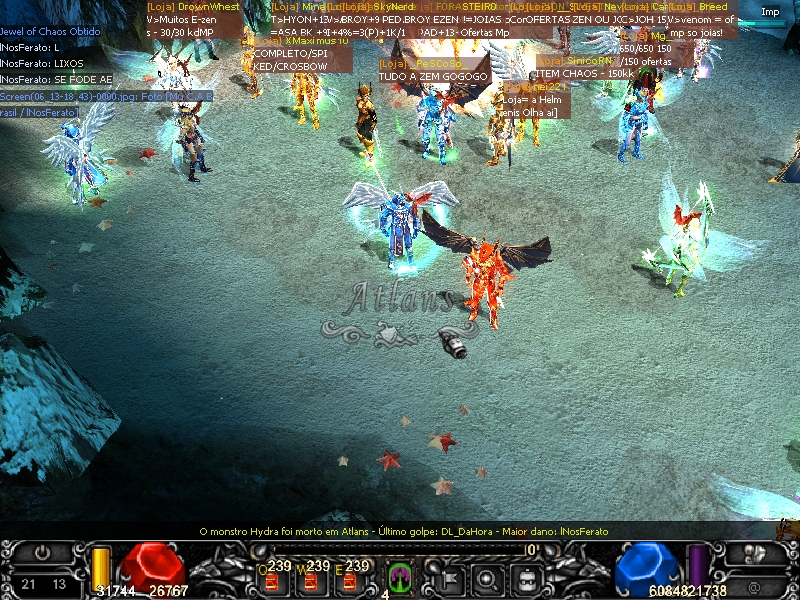Open the DrownWhest store label

[194, 7]
